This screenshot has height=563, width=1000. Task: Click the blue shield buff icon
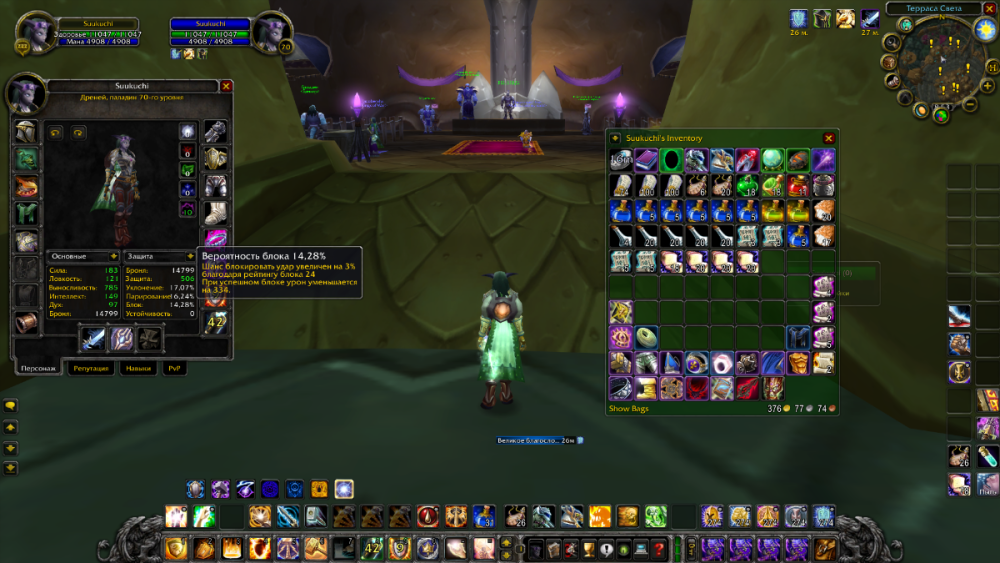click(x=799, y=19)
